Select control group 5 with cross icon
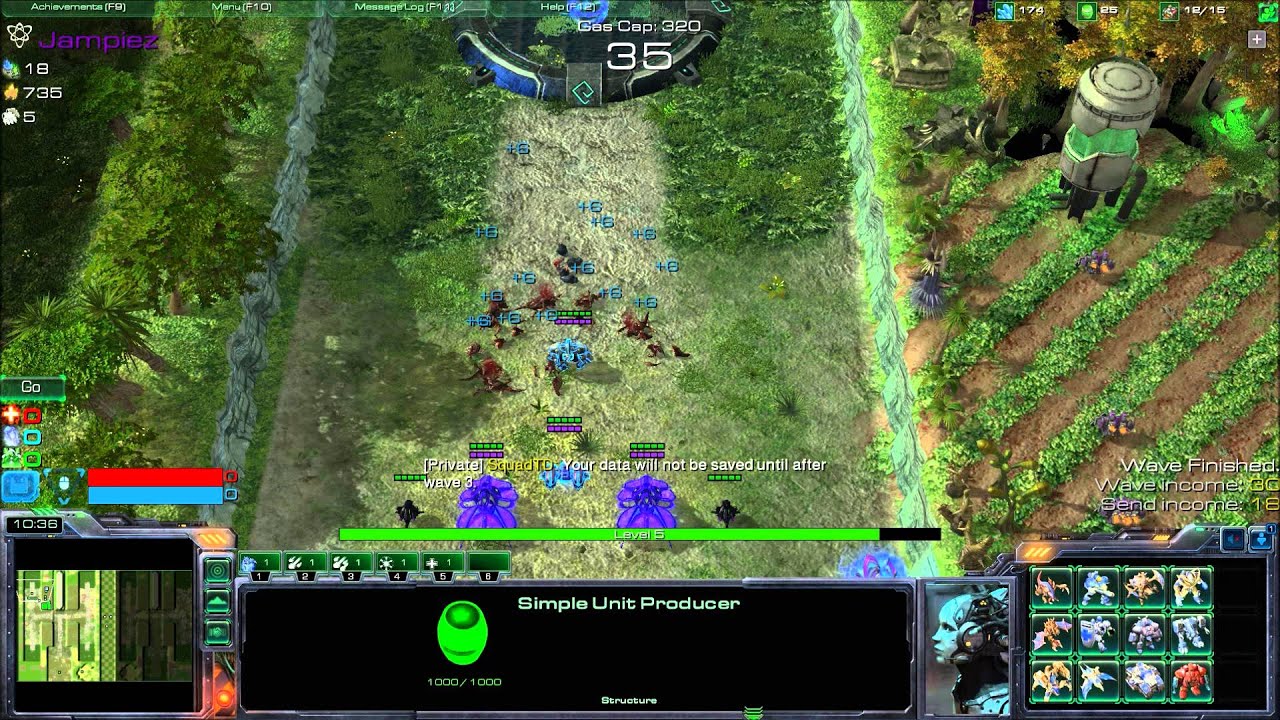Screen dimensions: 1280x720 pyautogui.click(x=442, y=564)
